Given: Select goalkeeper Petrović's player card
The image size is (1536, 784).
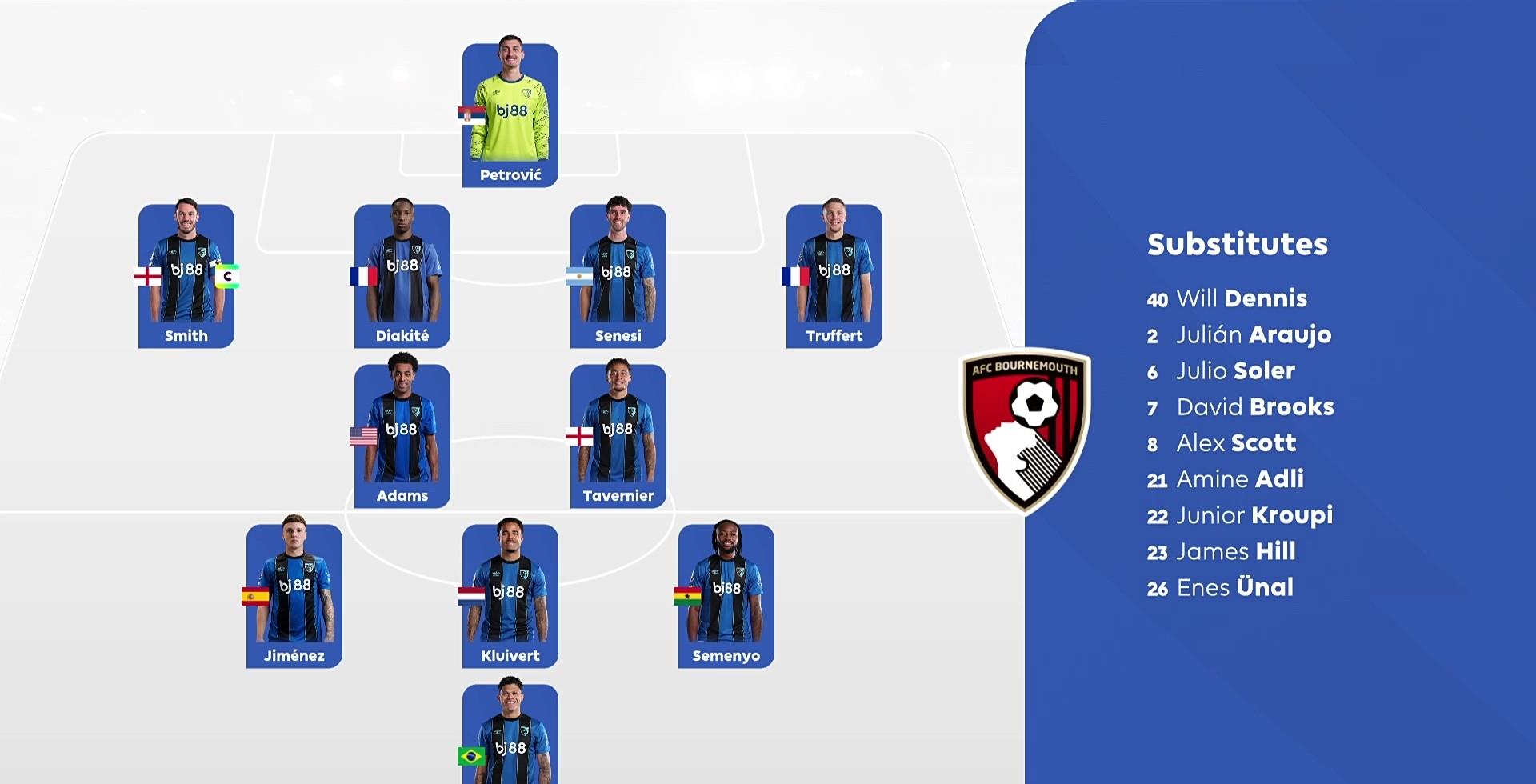Looking at the screenshot, I should (510, 115).
